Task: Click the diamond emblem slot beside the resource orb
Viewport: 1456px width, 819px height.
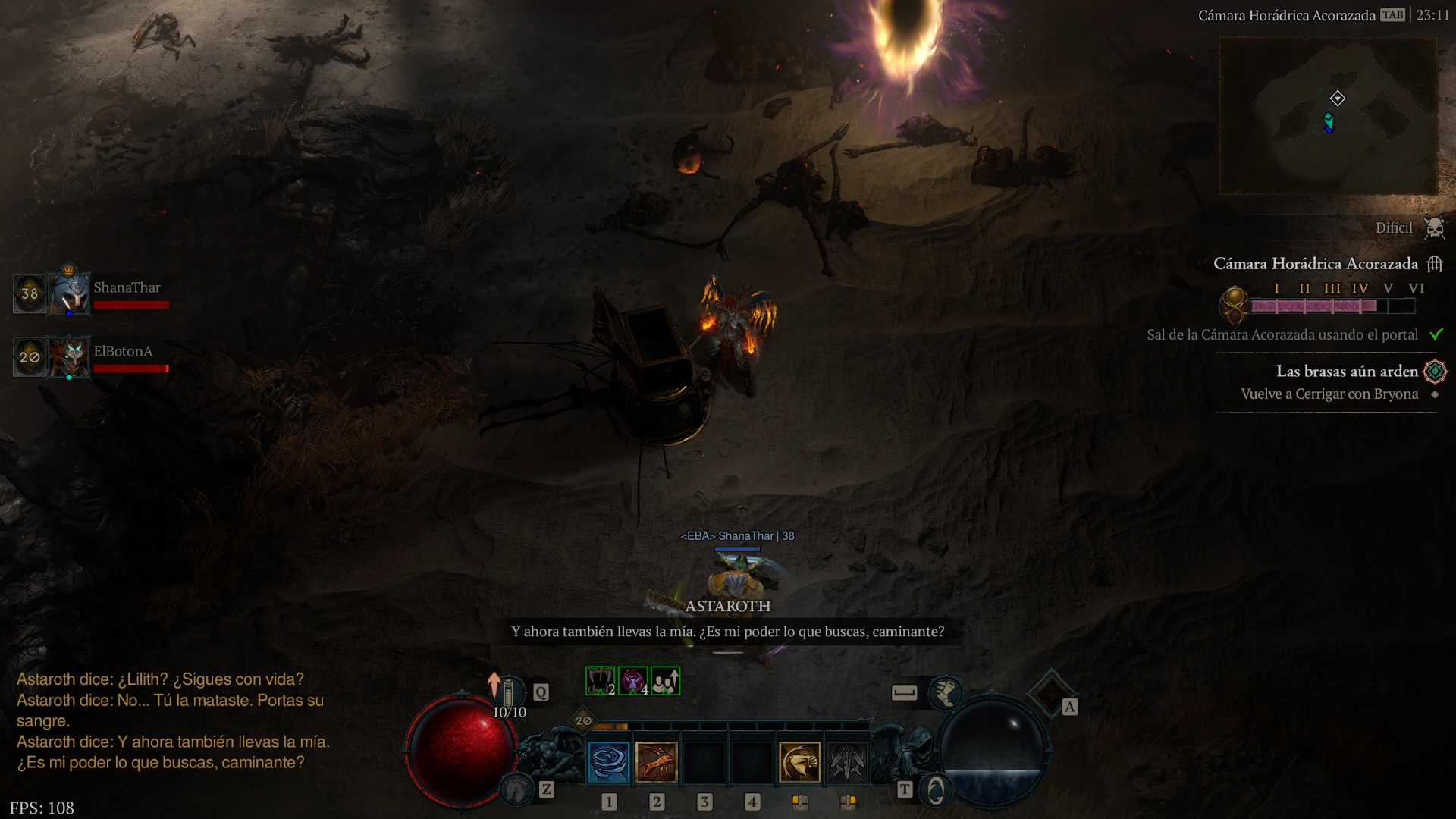Action: [x=1050, y=693]
